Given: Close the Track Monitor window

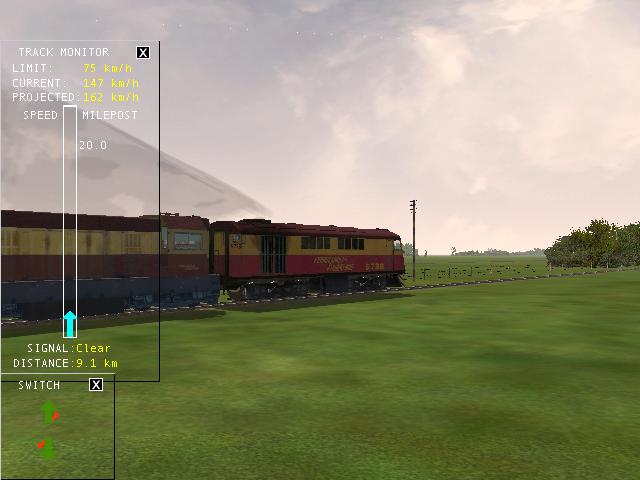Looking at the screenshot, I should coord(143,52).
